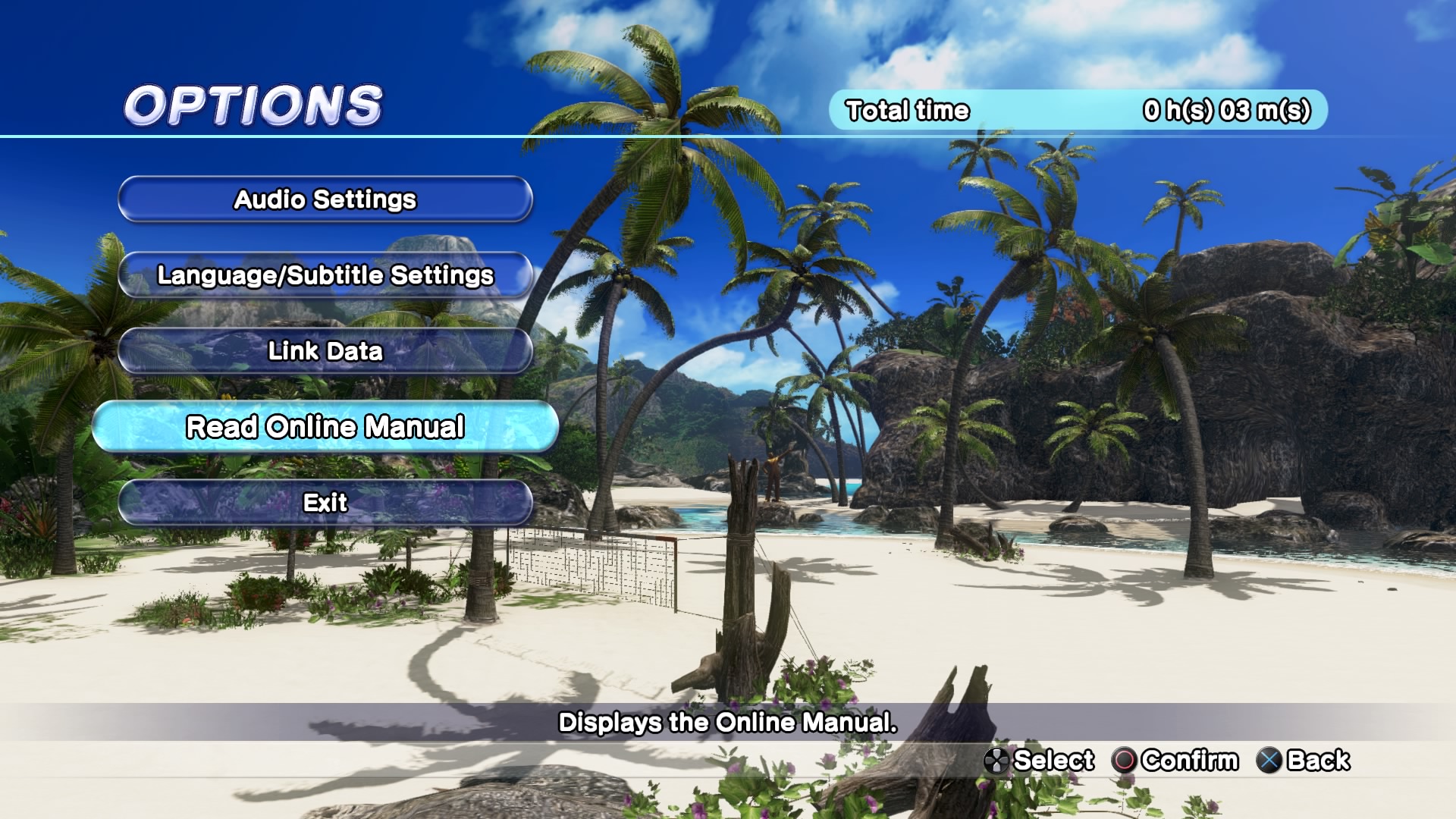Open Read Online Manual
Screen dimensions: 1456x819
[x=325, y=427]
